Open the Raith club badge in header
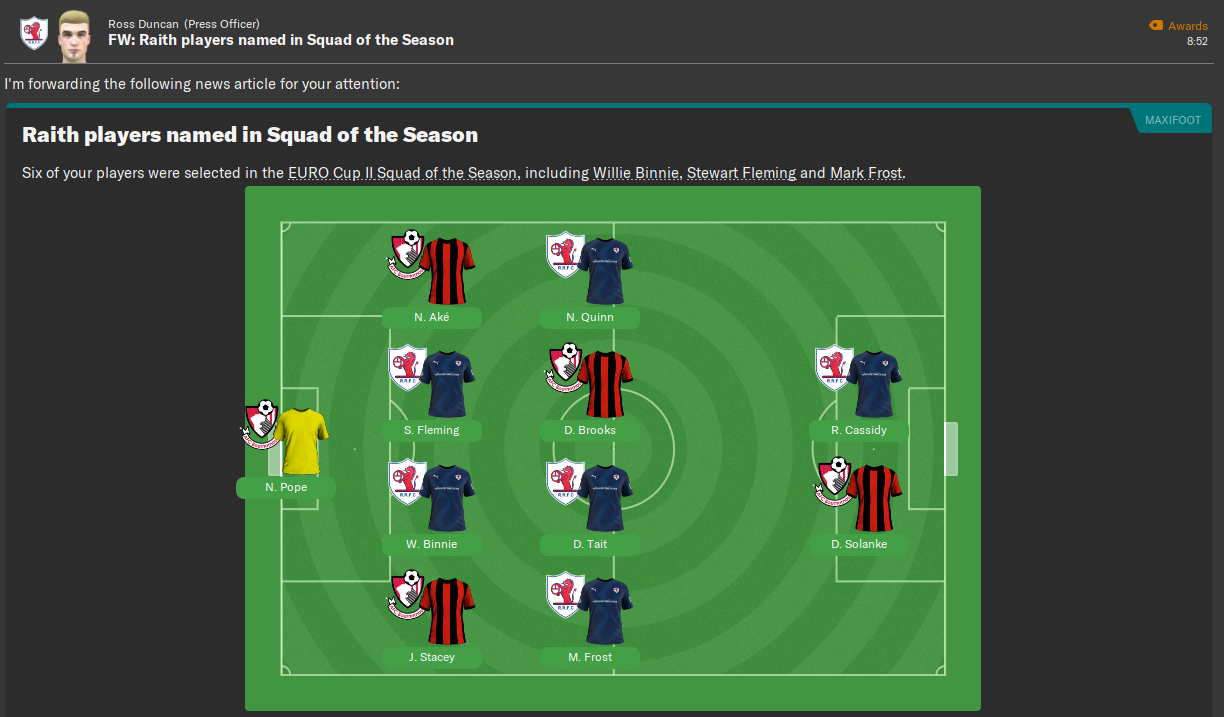Viewport: 1224px width, 717px height. pos(33,33)
